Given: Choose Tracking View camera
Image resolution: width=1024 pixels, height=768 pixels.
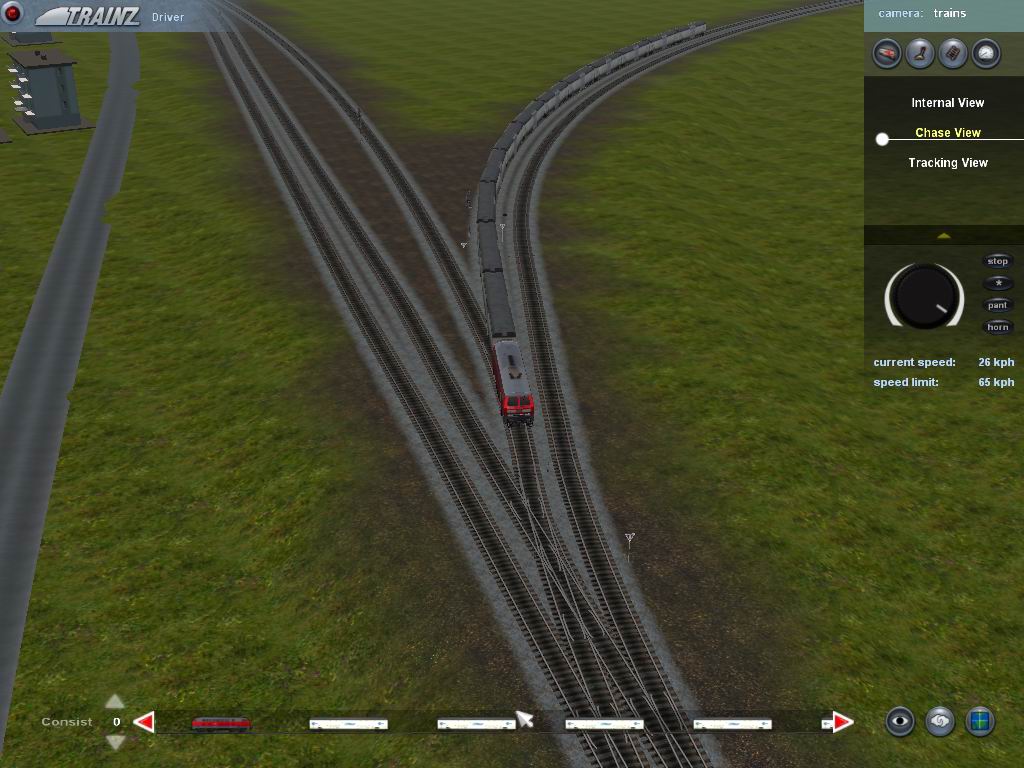Looking at the screenshot, I should point(947,163).
